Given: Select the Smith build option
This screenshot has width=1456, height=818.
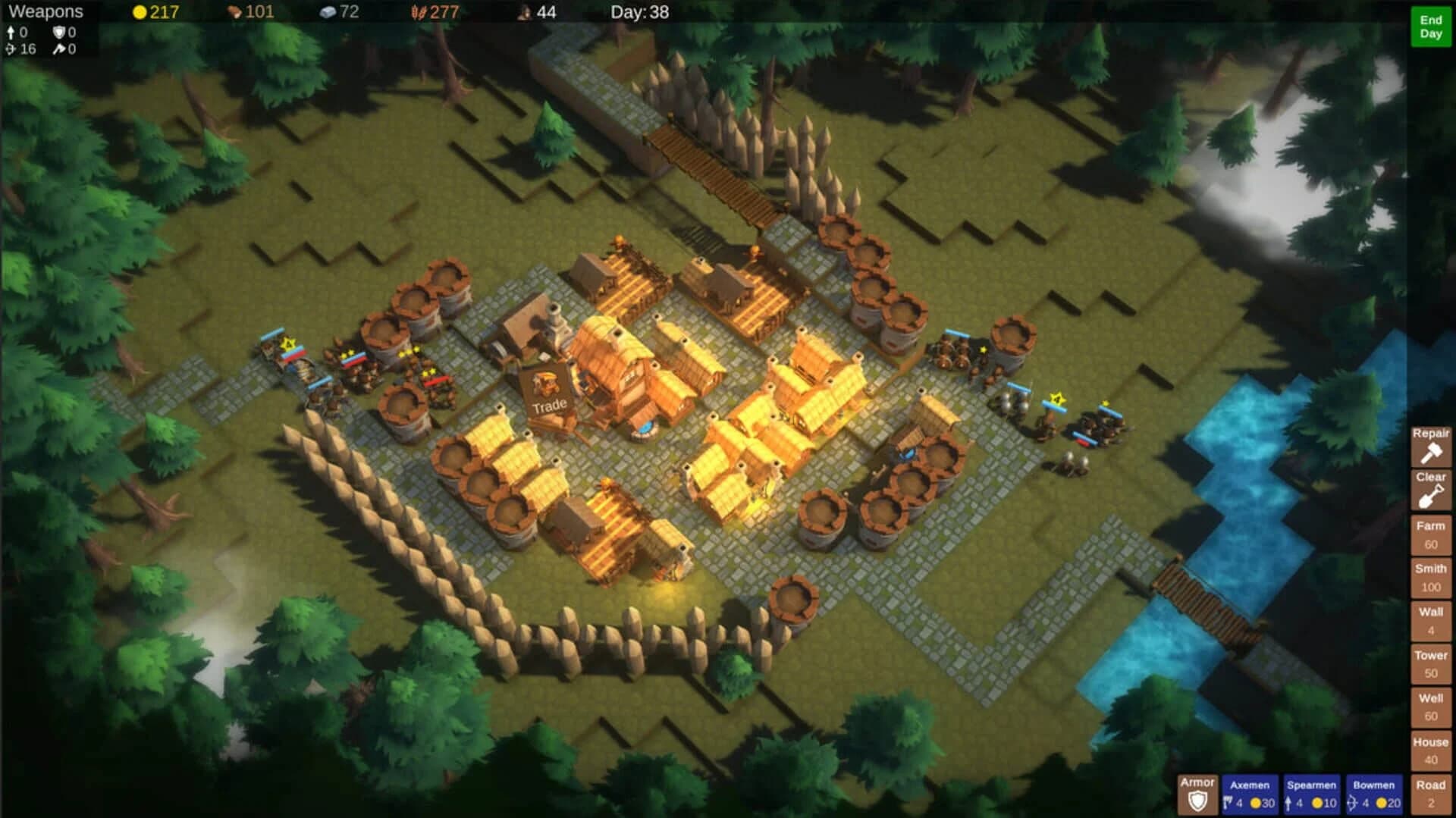Looking at the screenshot, I should (1430, 578).
